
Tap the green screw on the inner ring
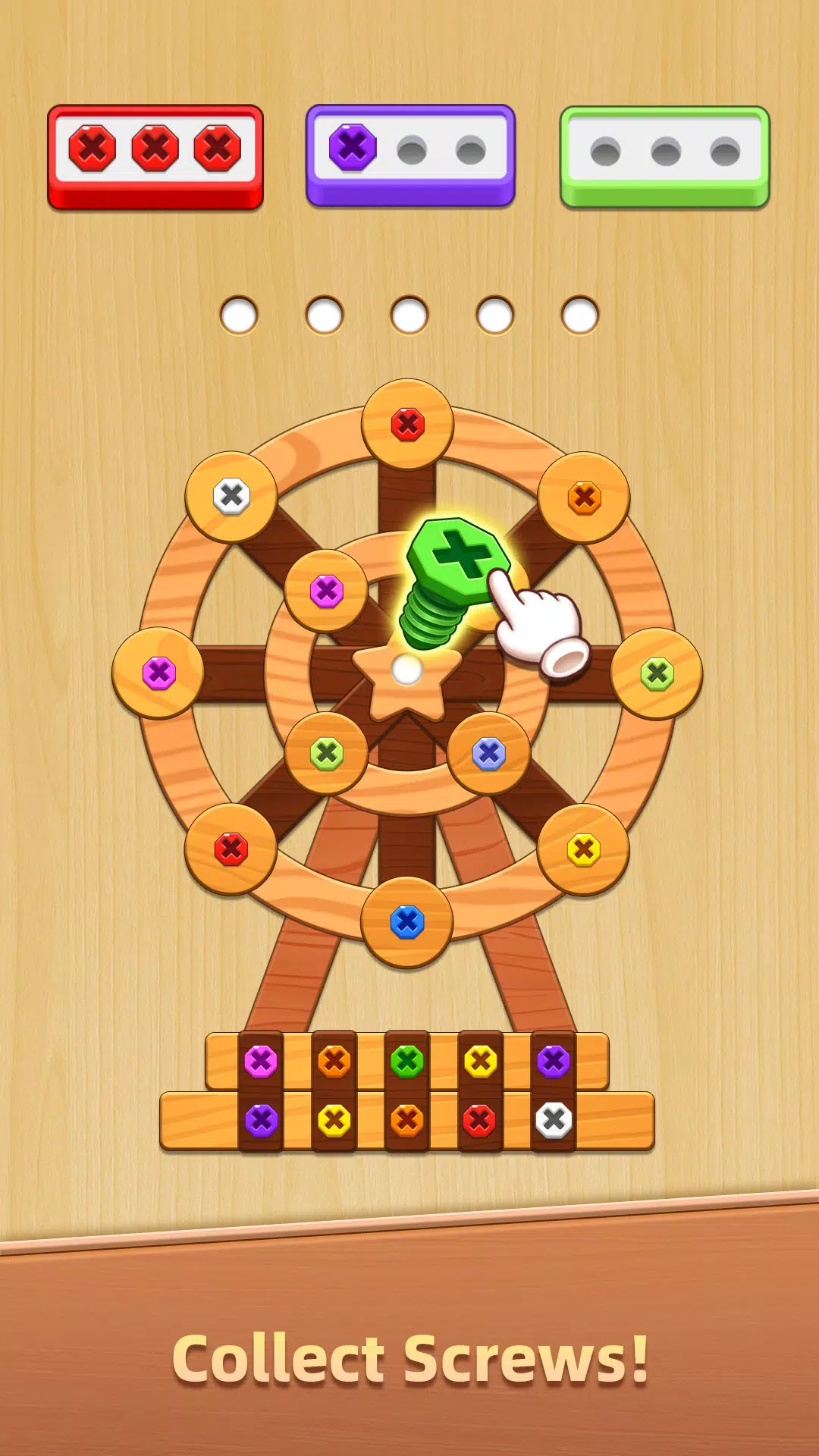[x=327, y=754]
